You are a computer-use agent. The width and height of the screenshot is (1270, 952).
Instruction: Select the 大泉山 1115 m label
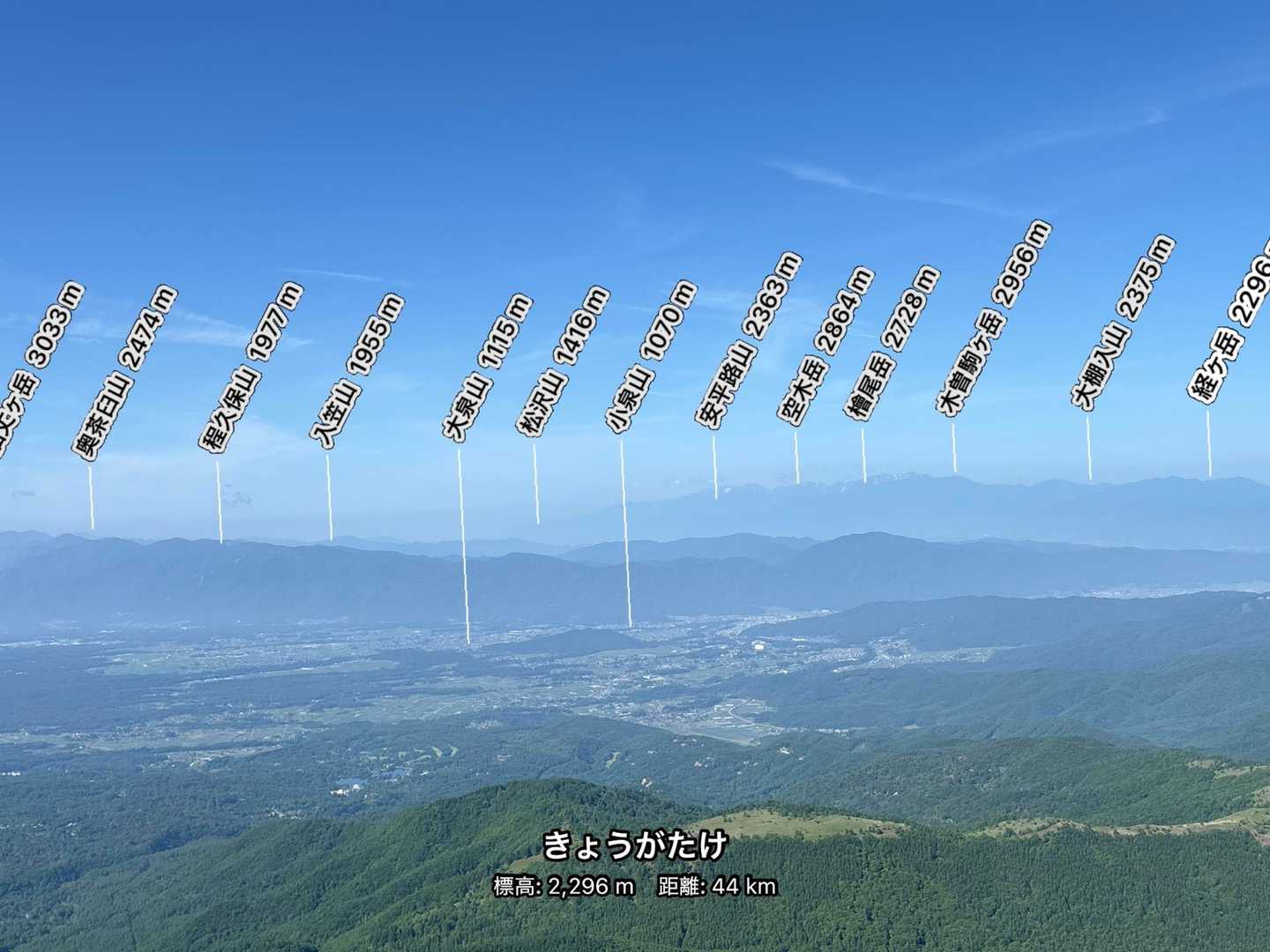click(x=487, y=368)
